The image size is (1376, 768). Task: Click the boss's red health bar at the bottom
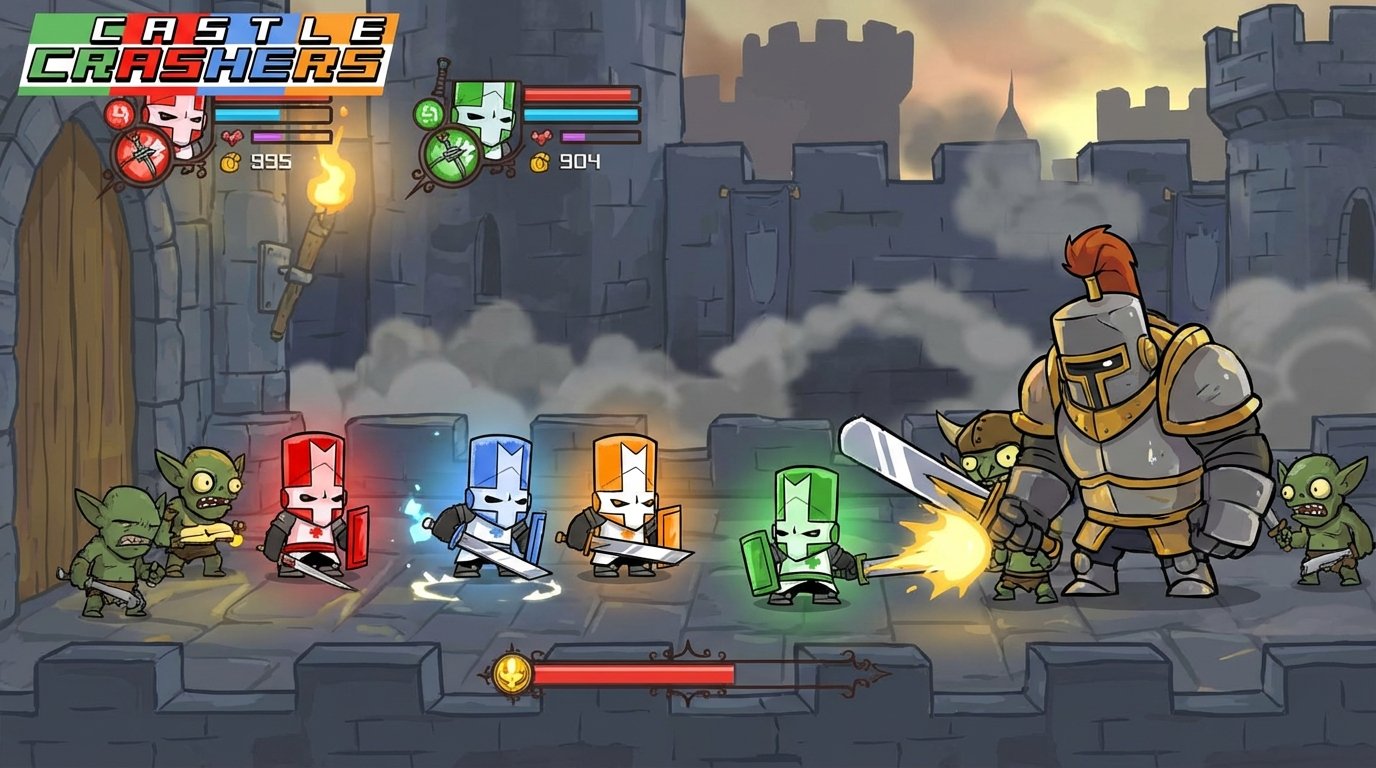(x=640, y=672)
